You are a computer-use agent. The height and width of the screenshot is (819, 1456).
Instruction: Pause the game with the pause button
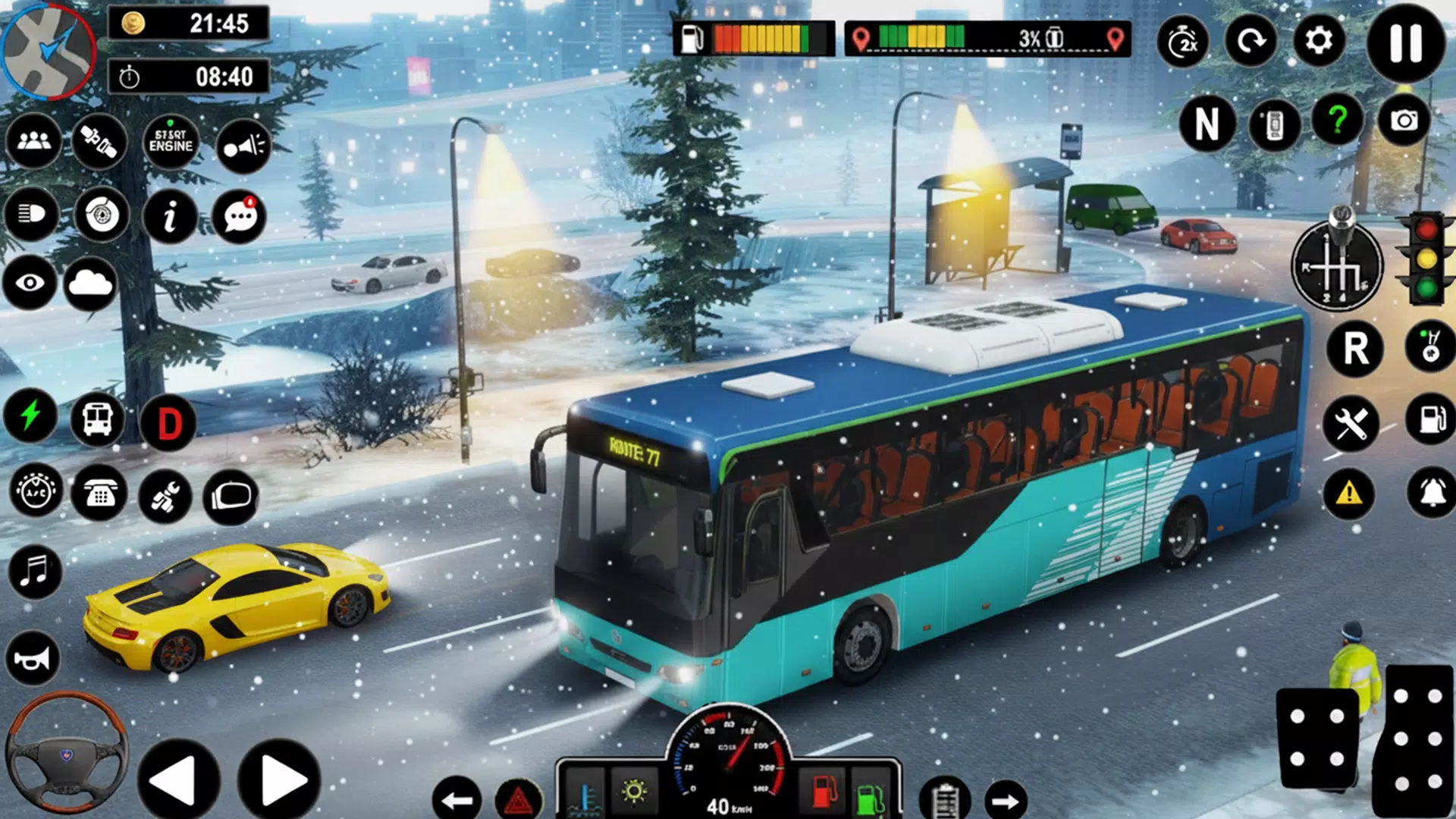1405,42
